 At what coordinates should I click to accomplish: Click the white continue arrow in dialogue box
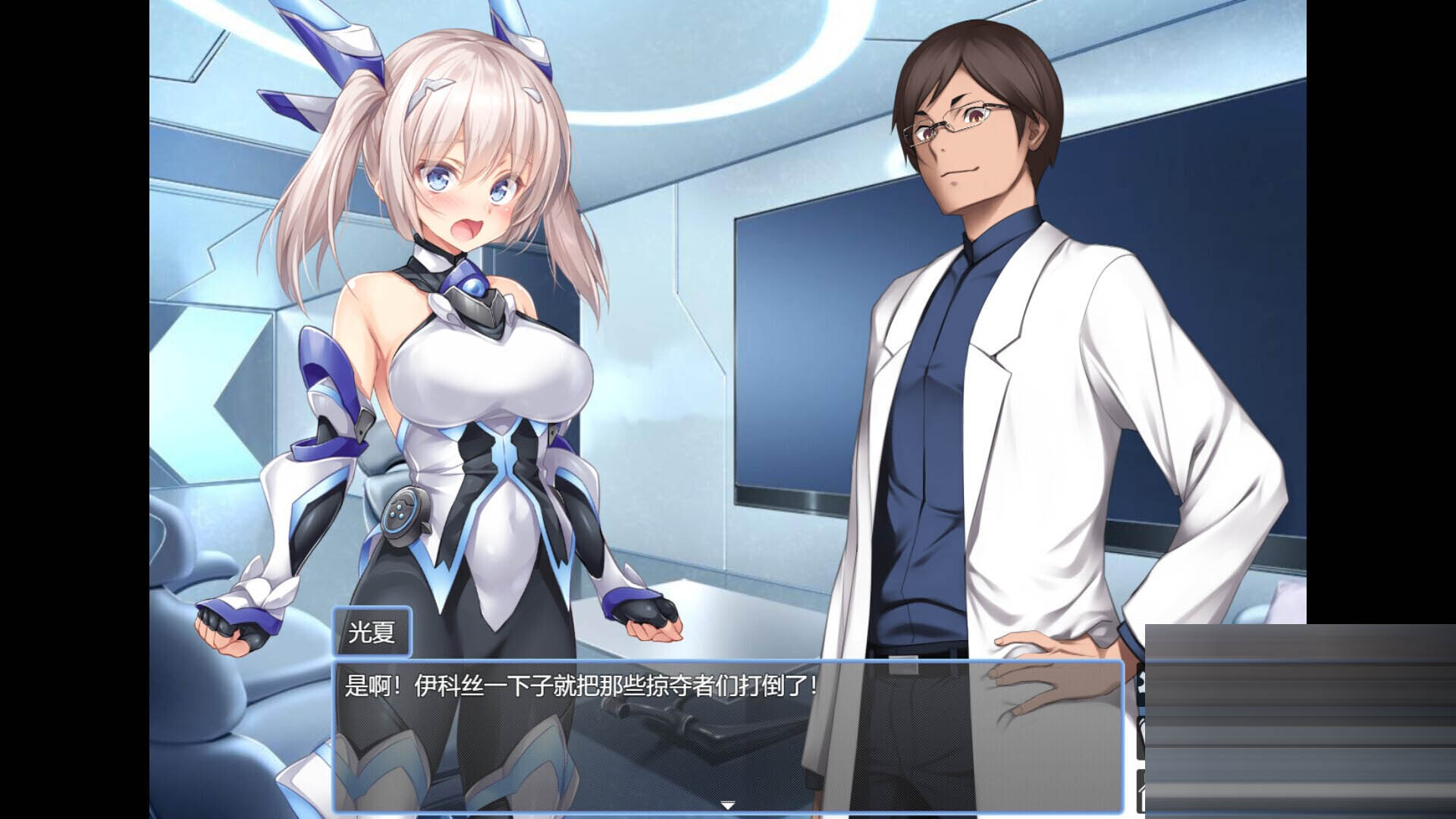(x=727, y=805)
